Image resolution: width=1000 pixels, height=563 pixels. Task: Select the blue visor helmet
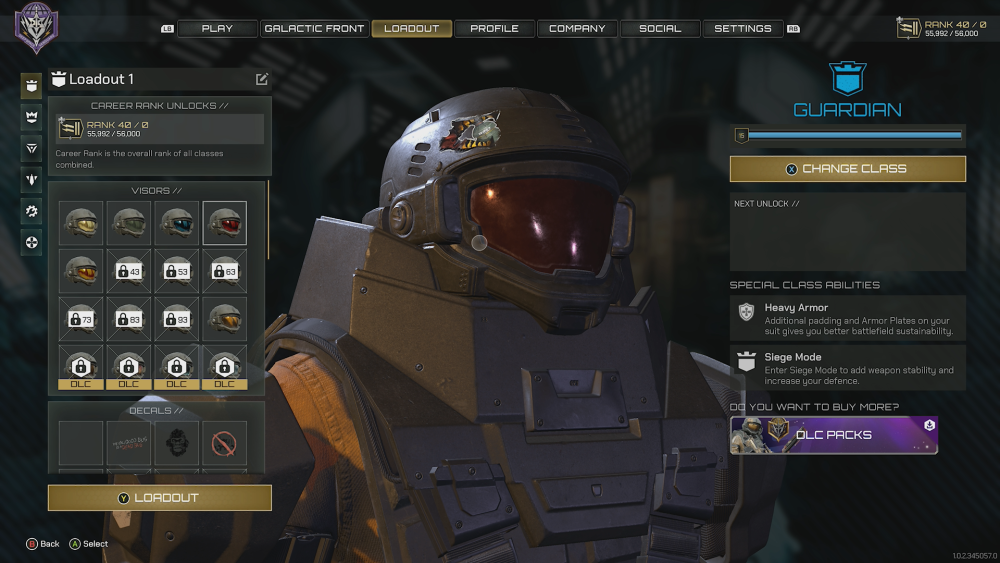coord(177,223)
